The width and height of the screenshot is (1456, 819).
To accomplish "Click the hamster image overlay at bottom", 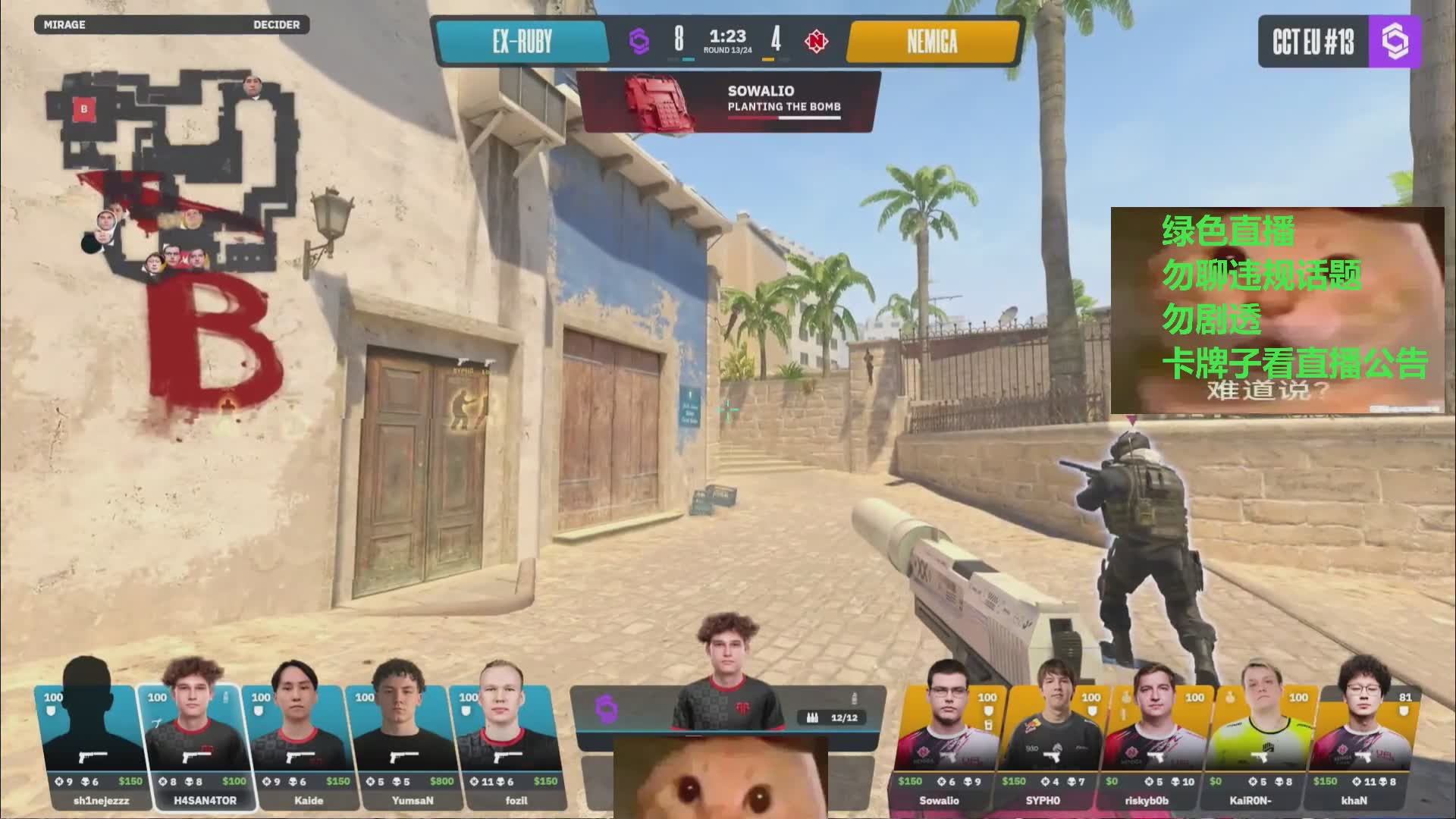I will click(x=720, y=777).
